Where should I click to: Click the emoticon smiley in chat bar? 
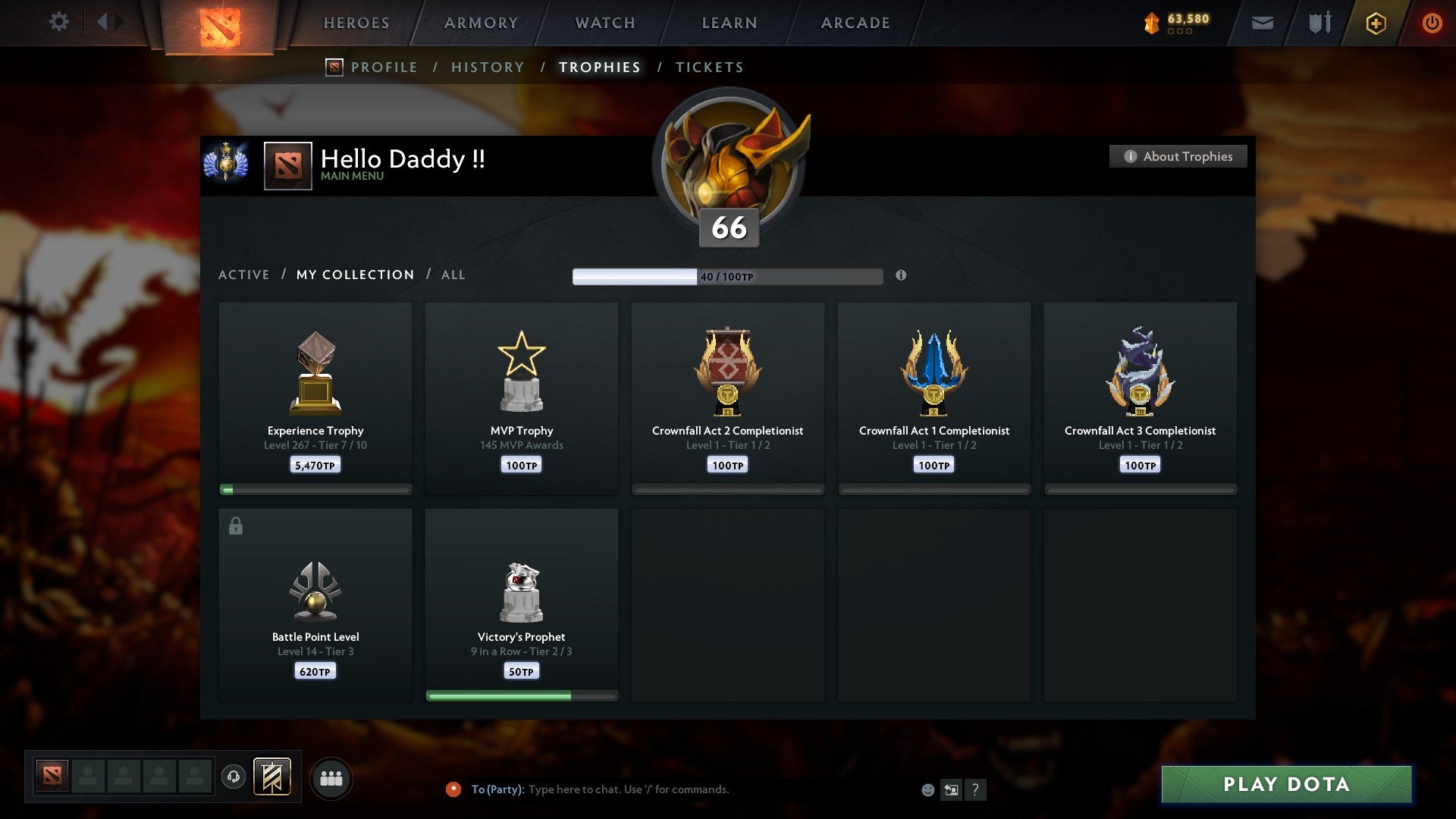click(x=927, y=789)
